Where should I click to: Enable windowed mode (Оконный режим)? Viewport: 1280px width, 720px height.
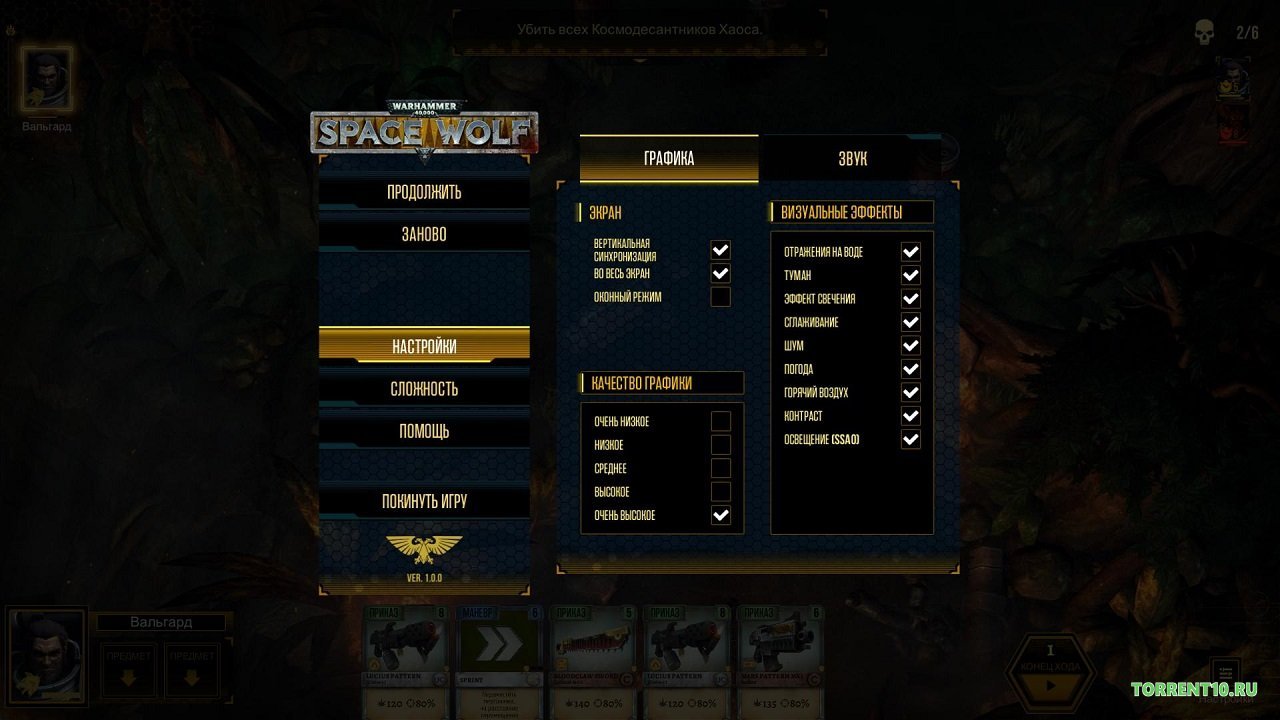coord(720,296)
